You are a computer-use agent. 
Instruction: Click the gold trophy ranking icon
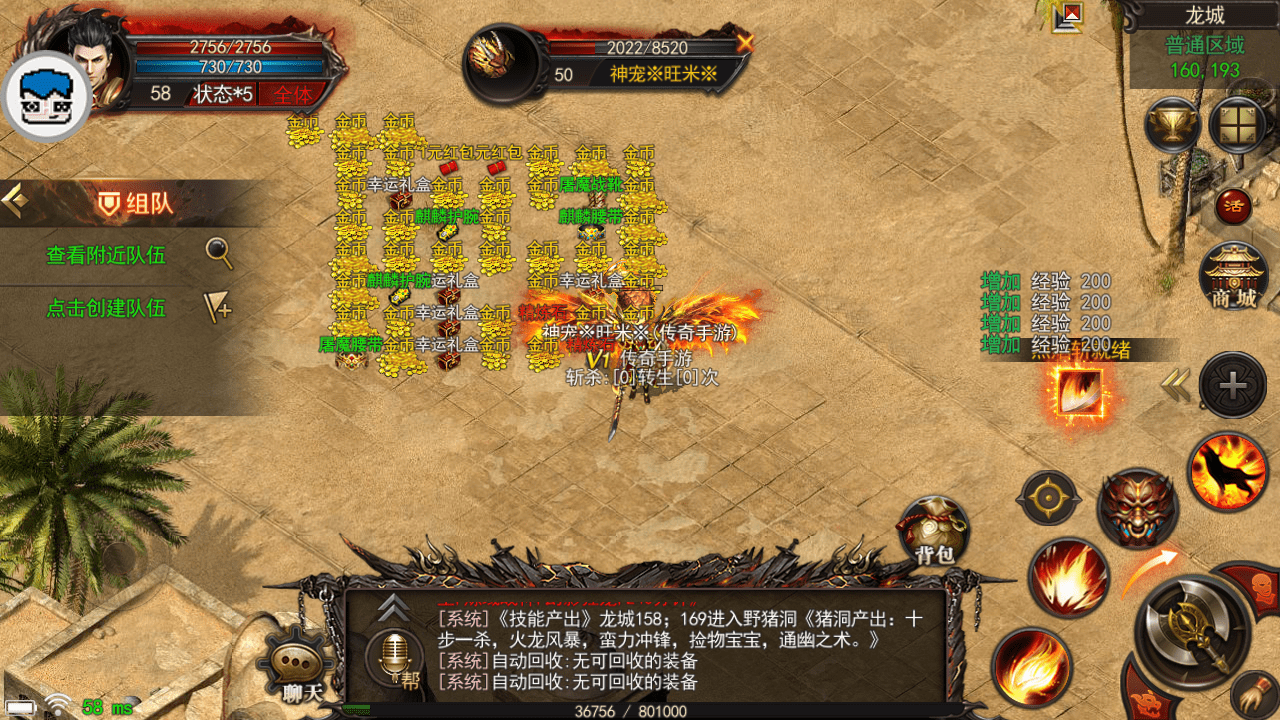click(1172, 125)
